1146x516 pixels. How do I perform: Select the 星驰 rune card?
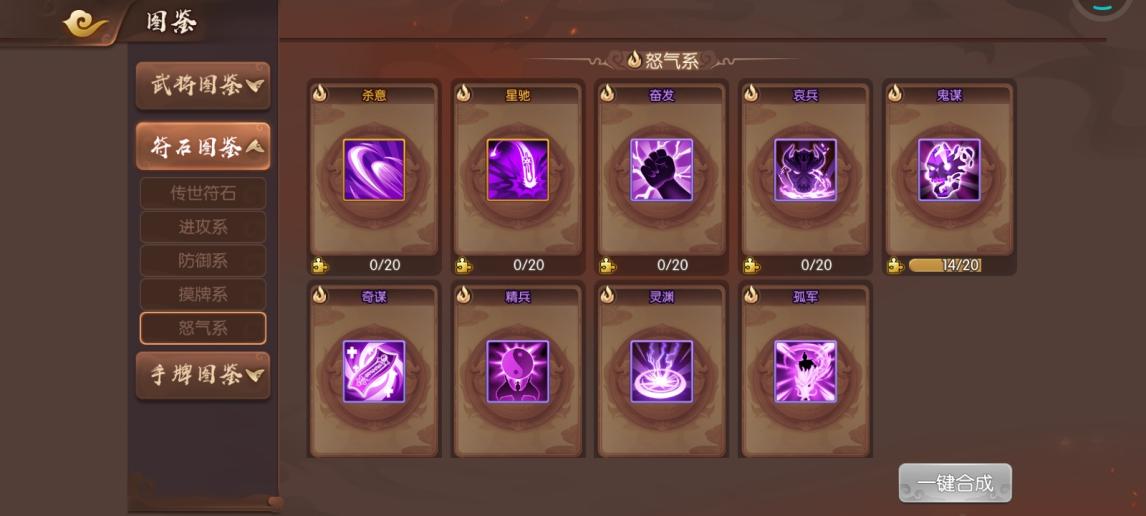pyautogui.click(x=518, y=170)
